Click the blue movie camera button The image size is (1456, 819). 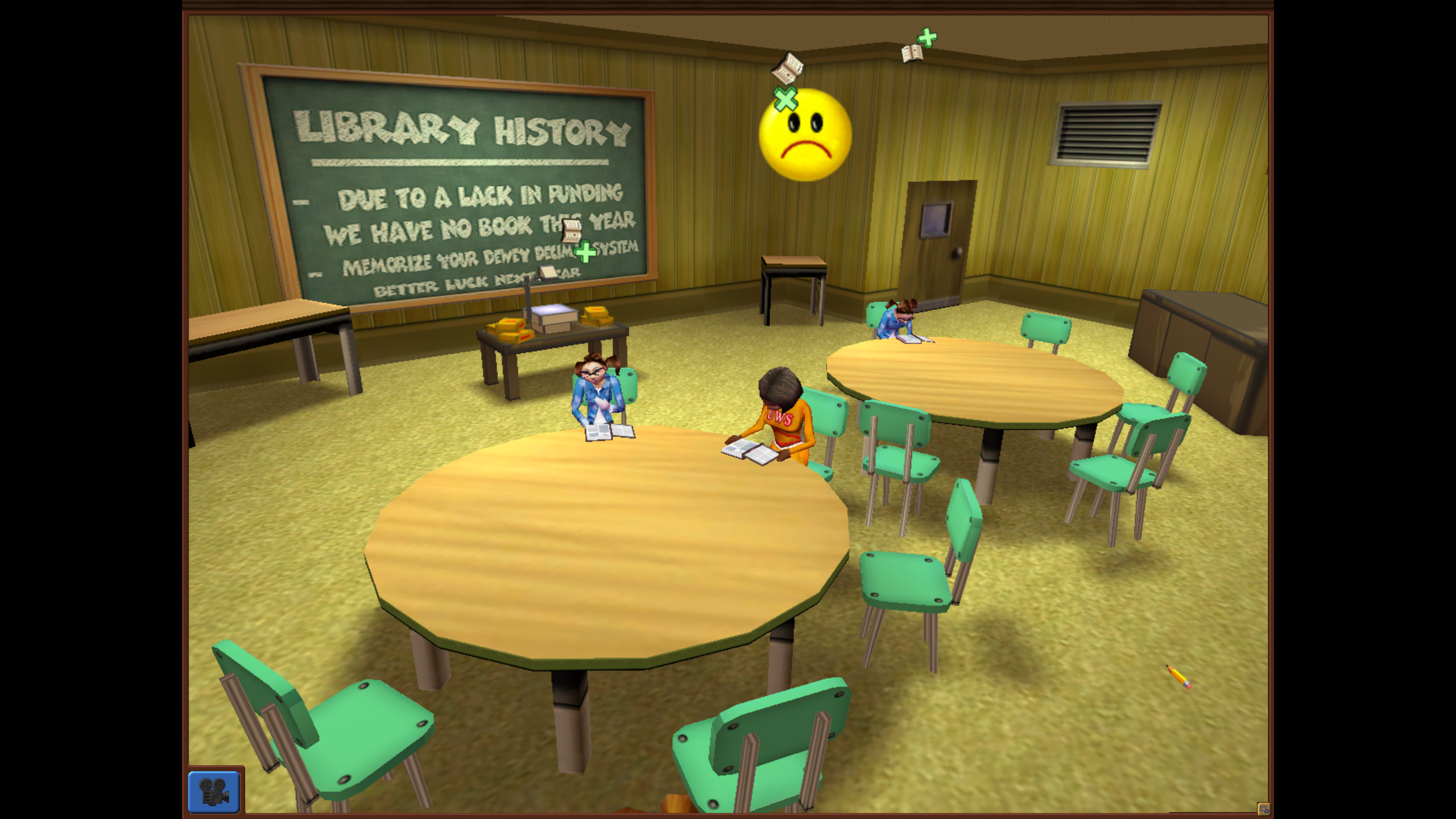(x=214, y=791)
